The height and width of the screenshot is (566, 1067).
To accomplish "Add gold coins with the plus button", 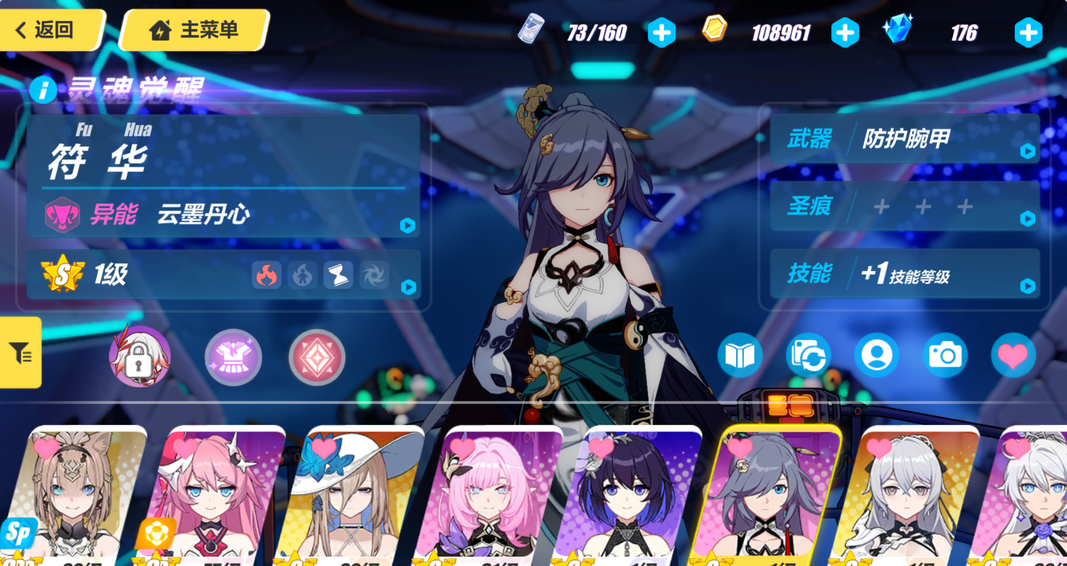I will pyautogui.click(x=845, y=33).
